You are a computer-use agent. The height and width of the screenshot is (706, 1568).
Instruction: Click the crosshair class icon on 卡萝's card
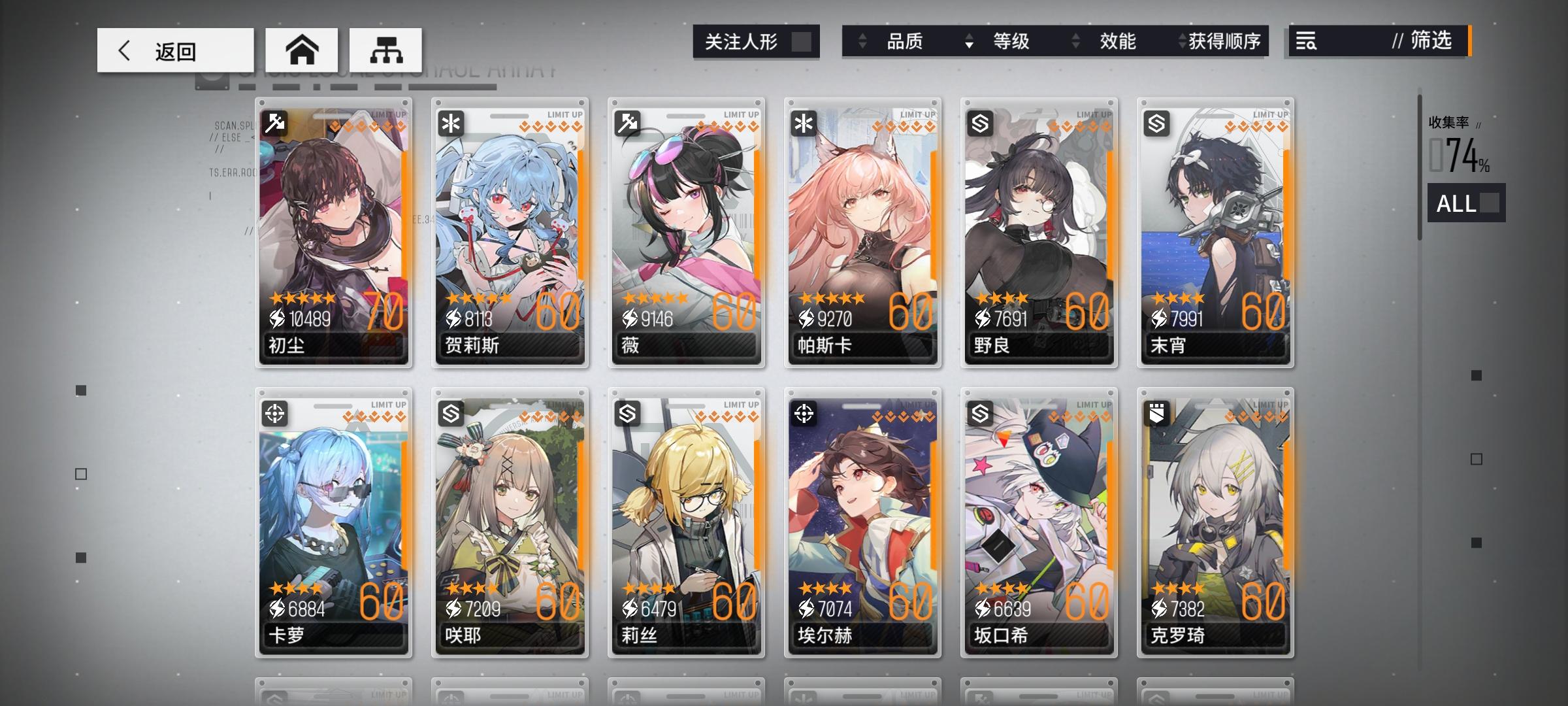pyautogui.click(x=275, y=414)
